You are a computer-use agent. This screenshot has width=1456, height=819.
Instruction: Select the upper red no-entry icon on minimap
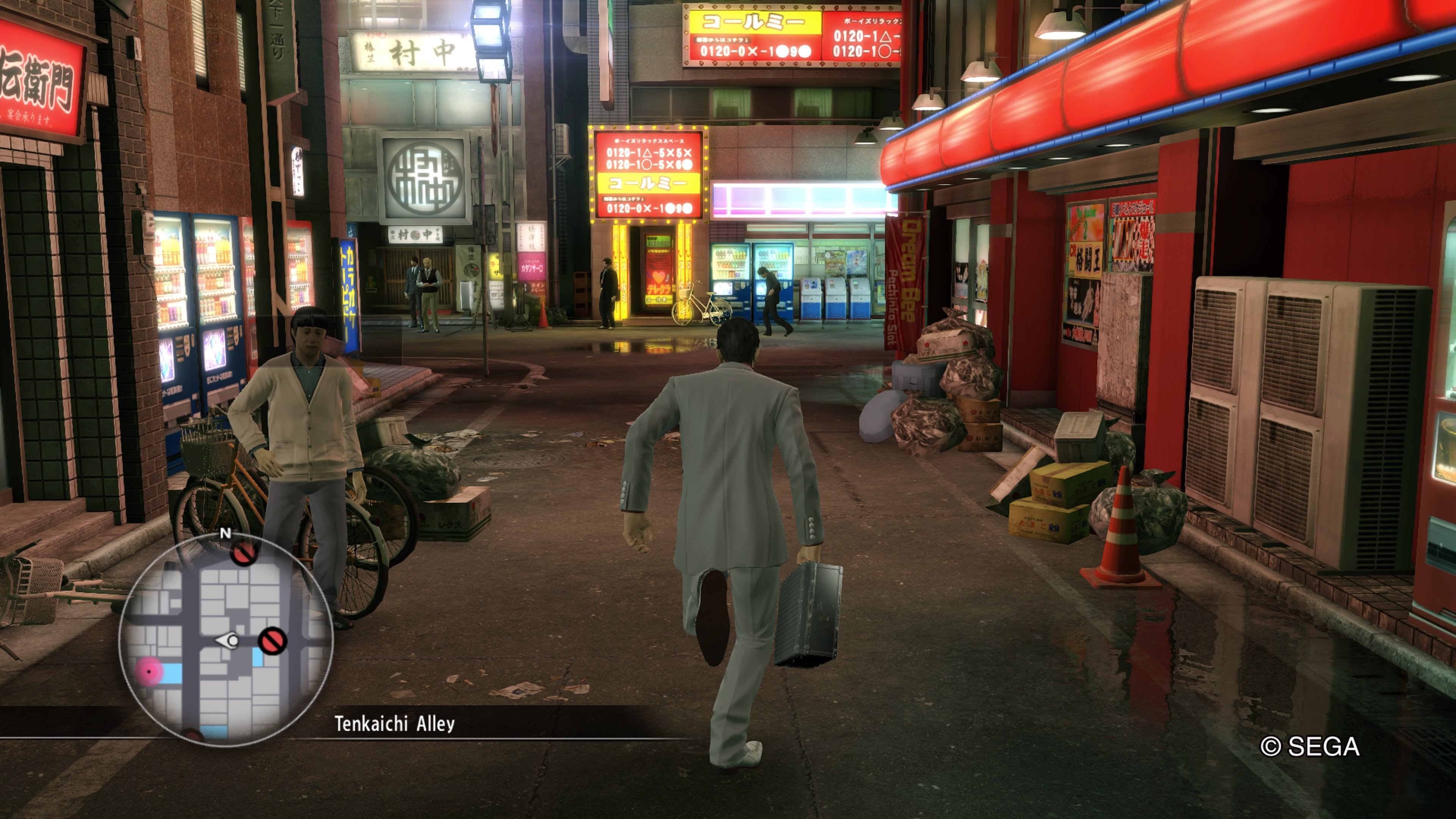(243, 554)
